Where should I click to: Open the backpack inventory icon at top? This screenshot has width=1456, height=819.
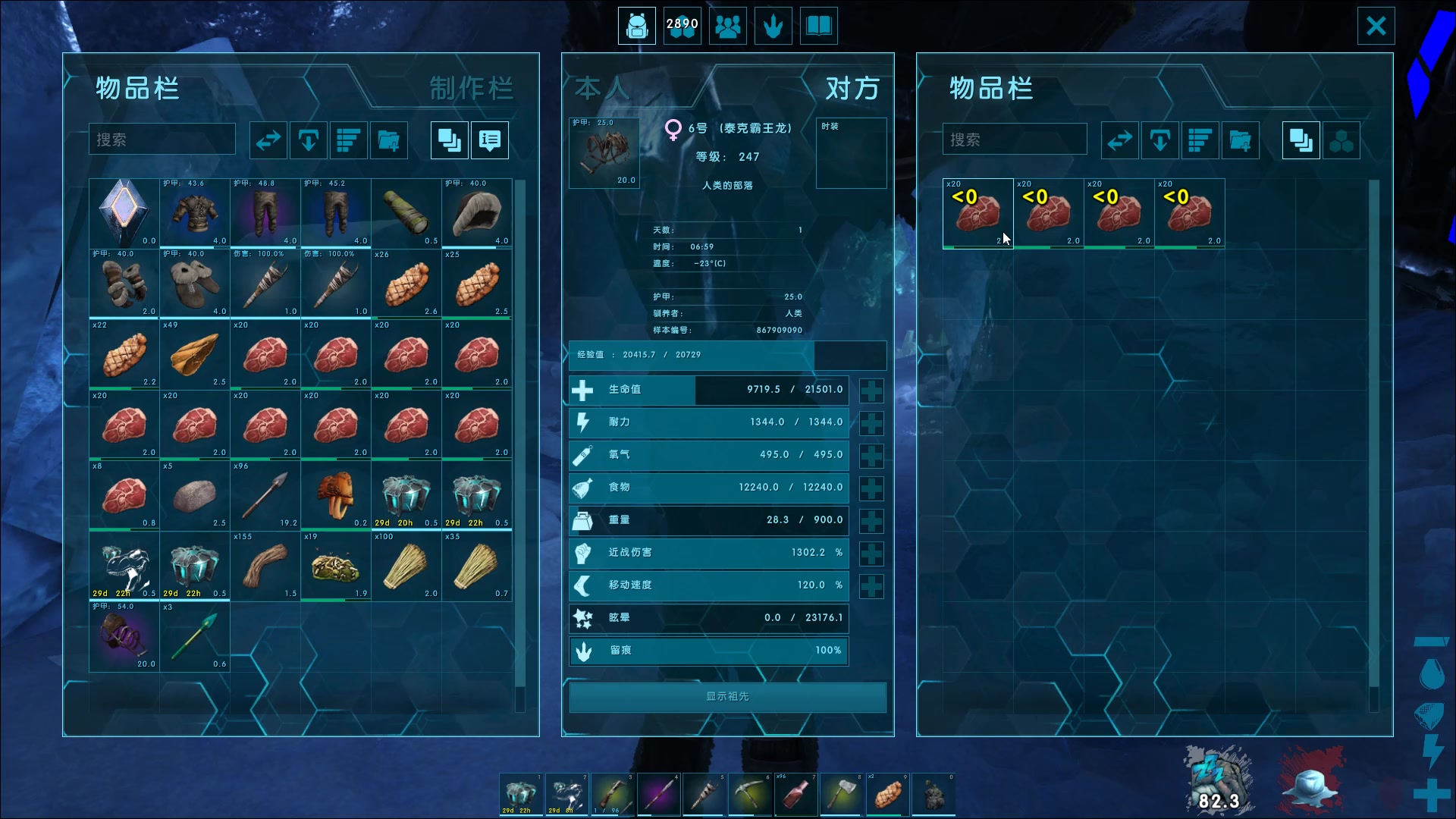click(x=636, y=27)
